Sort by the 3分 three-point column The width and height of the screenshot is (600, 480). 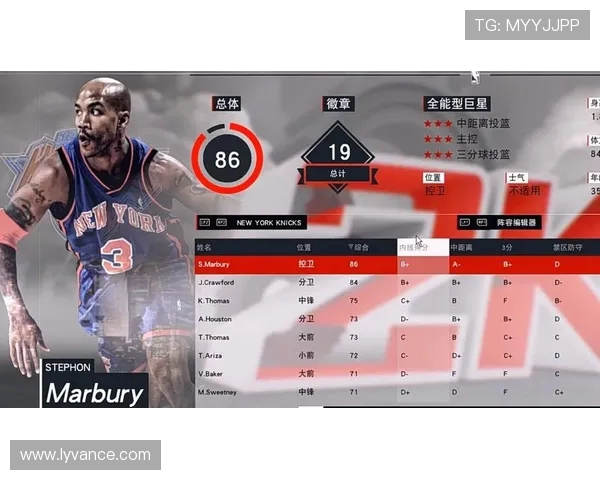coord(508,246)
